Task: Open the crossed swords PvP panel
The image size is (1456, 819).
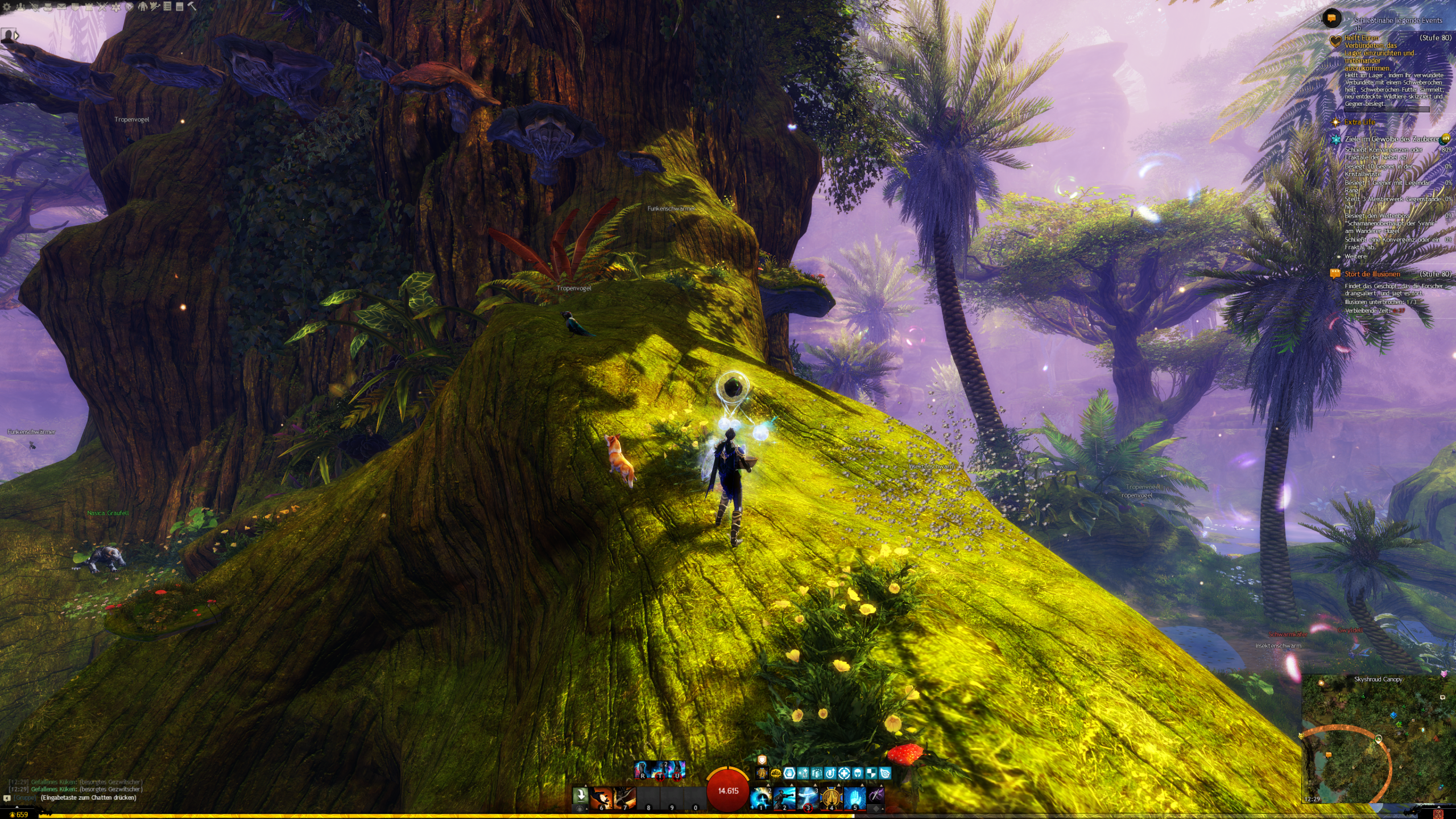Action: click(x=102, y=7)
